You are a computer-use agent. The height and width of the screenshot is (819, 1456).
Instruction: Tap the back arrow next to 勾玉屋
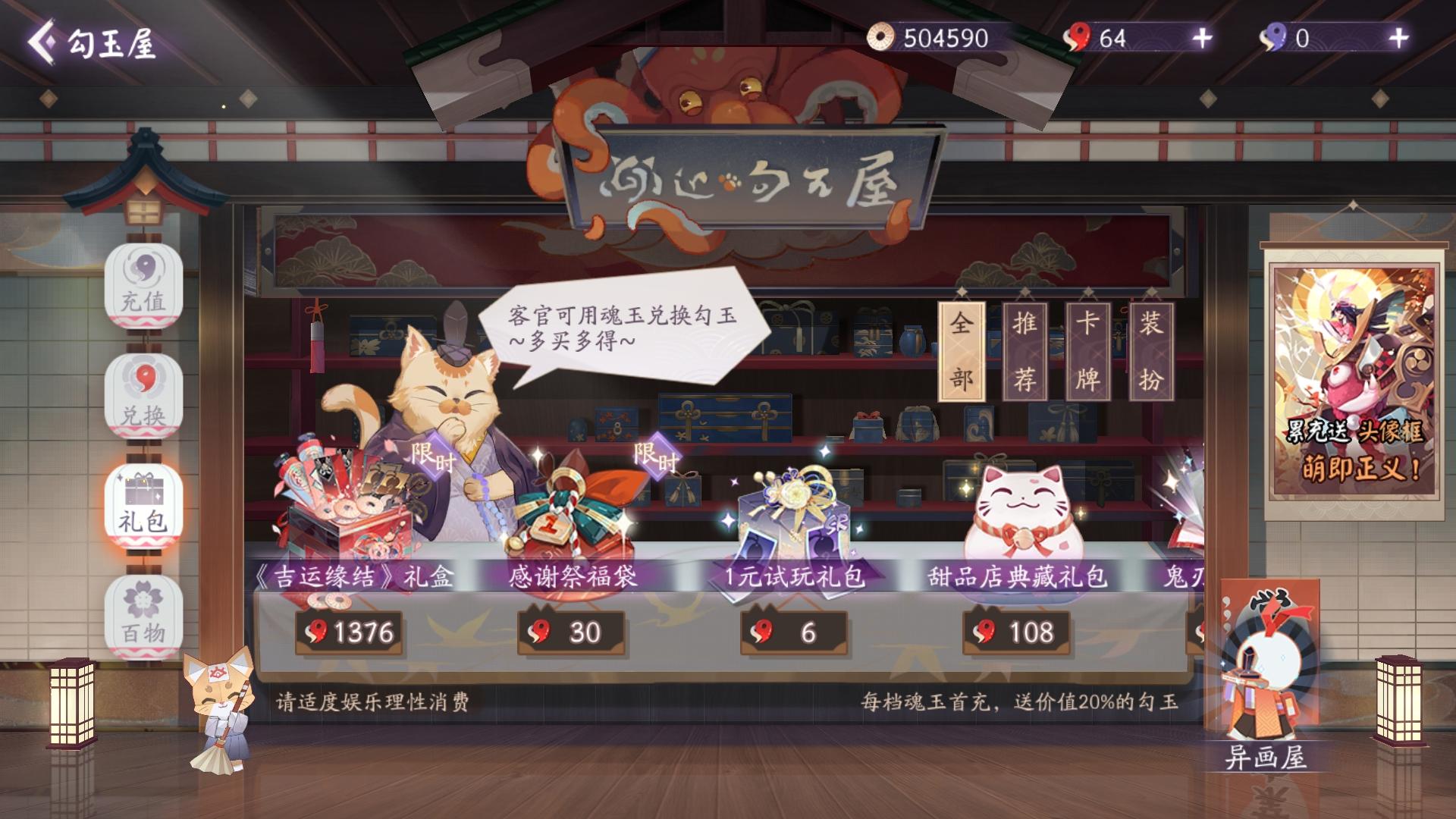pos(44,43)
